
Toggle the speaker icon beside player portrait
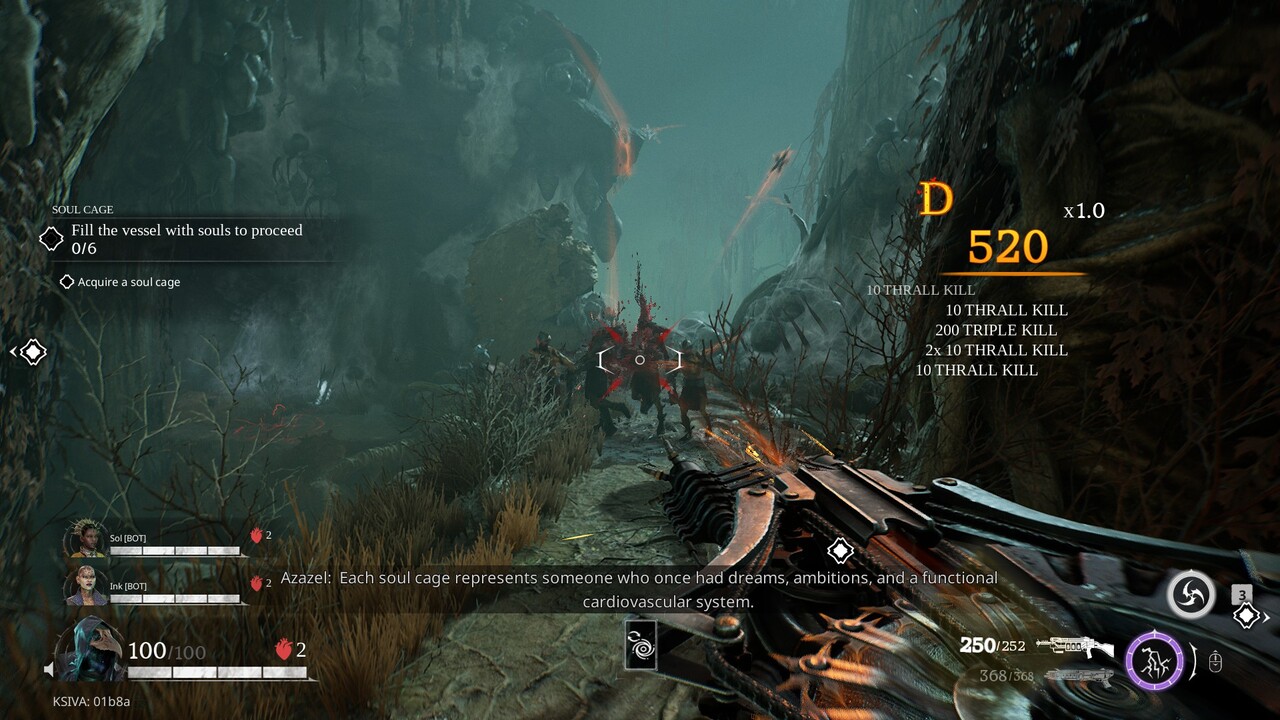point(48,668)
